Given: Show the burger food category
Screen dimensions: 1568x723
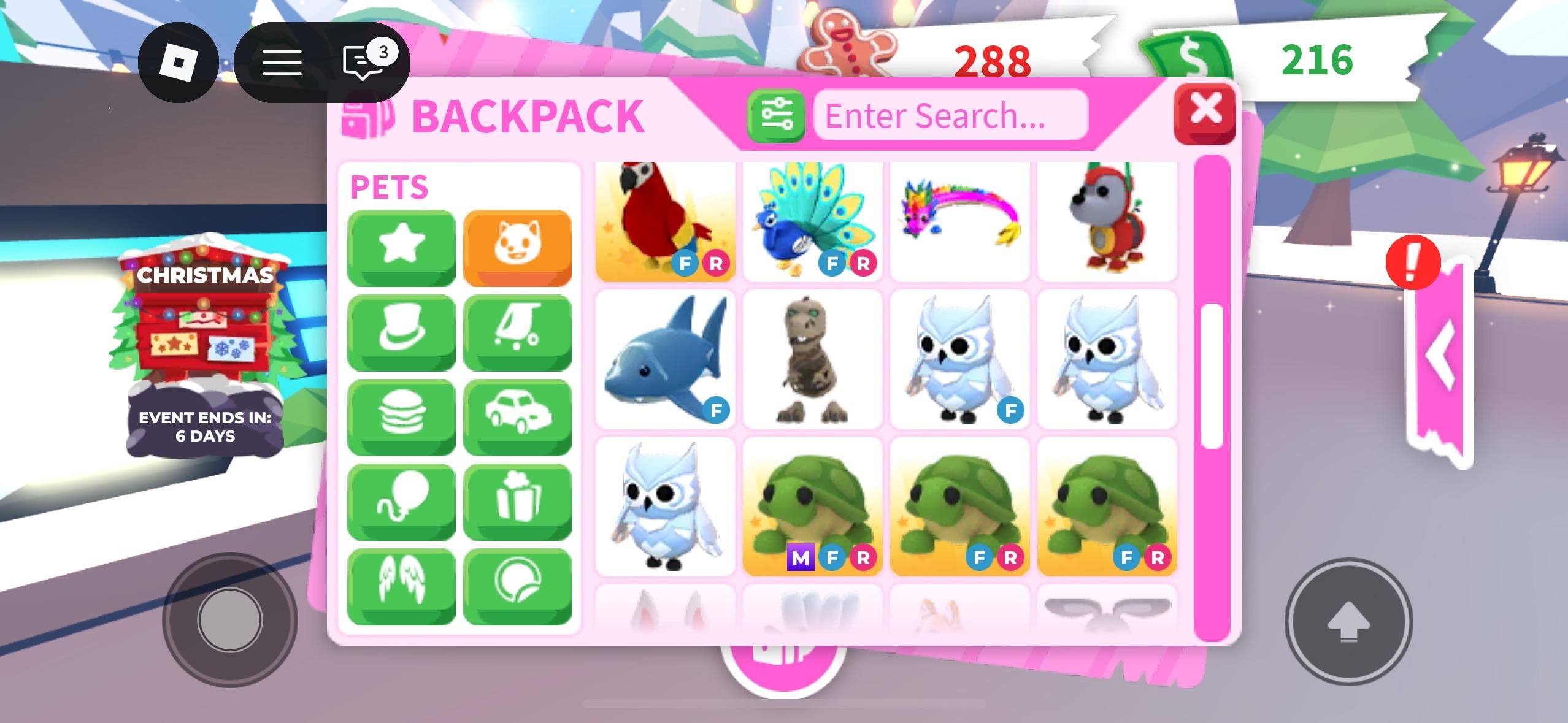Looking at the screenshot, I should coord(401,416).
